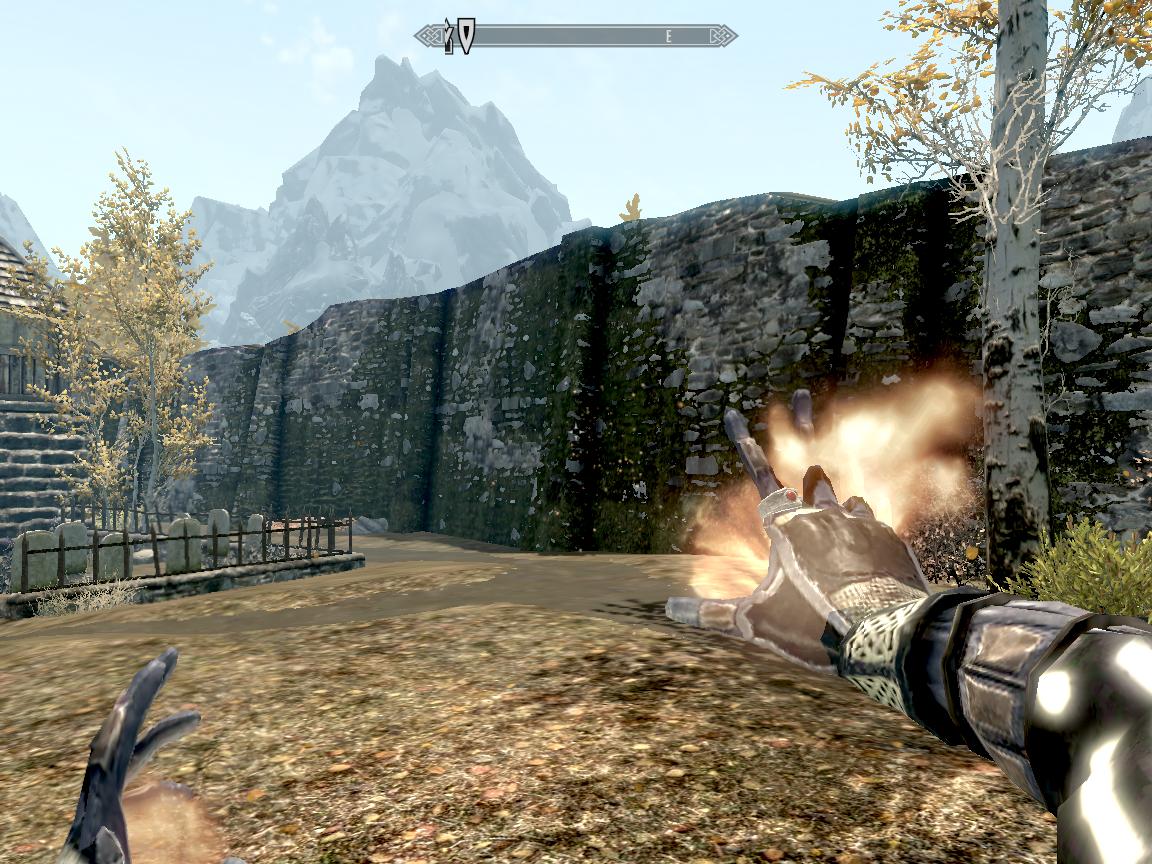This screenshot has width=1152, height=864.
Task: Select the East 'E' heading on the compass
Action: tap(669, 36)
